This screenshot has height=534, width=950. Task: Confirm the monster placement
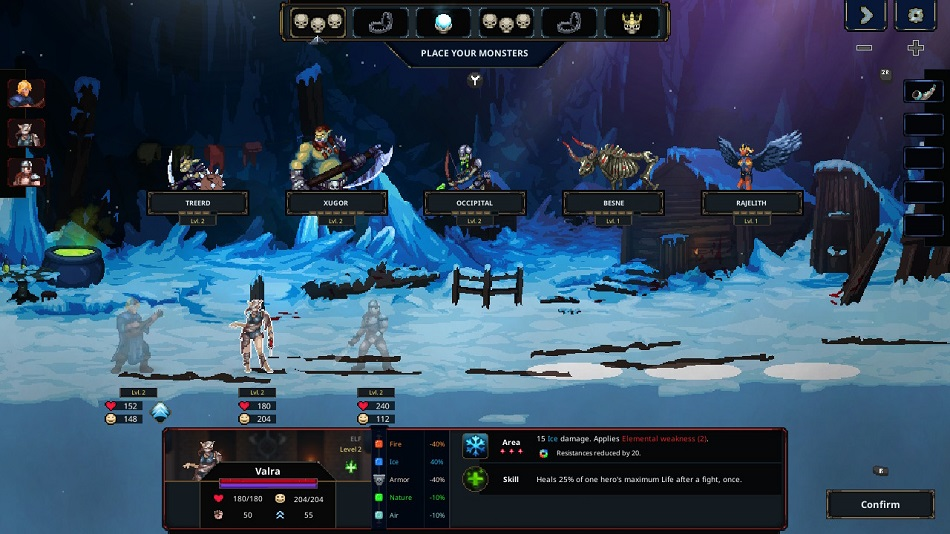coord(880,504)
